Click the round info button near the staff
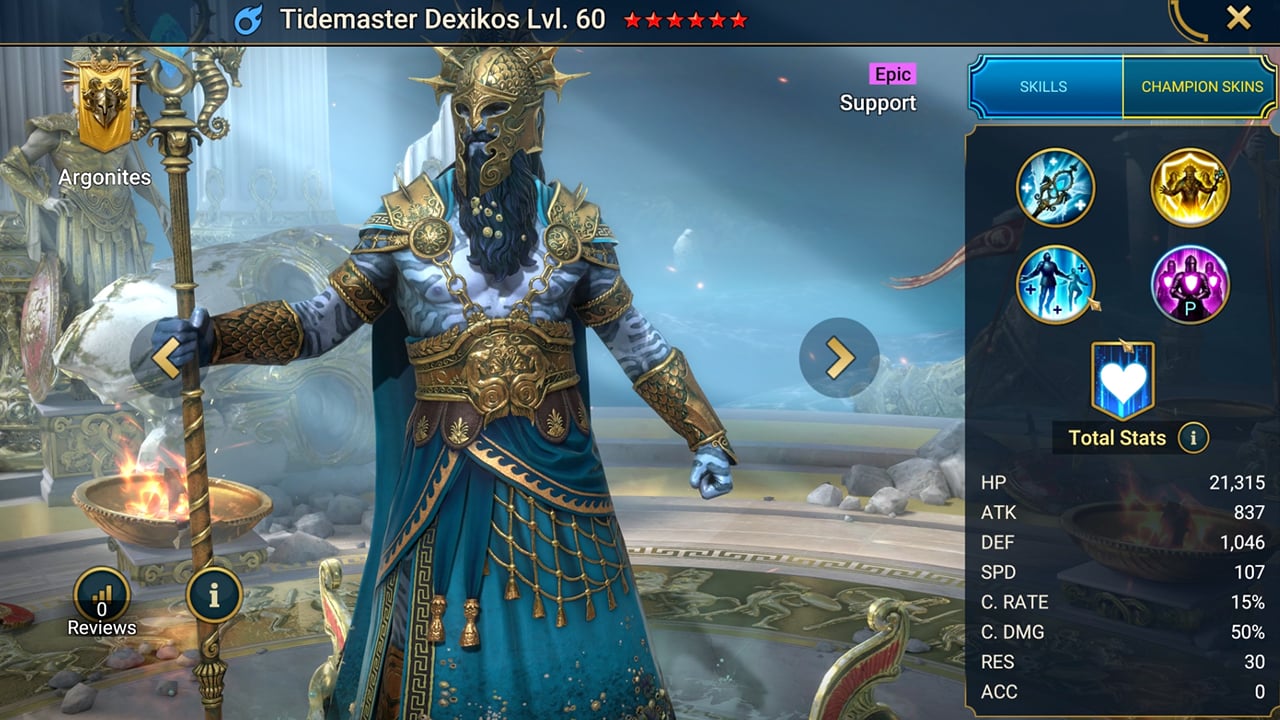The height and width of the screenshot is (720, 1280). click(x=214, y=596)
